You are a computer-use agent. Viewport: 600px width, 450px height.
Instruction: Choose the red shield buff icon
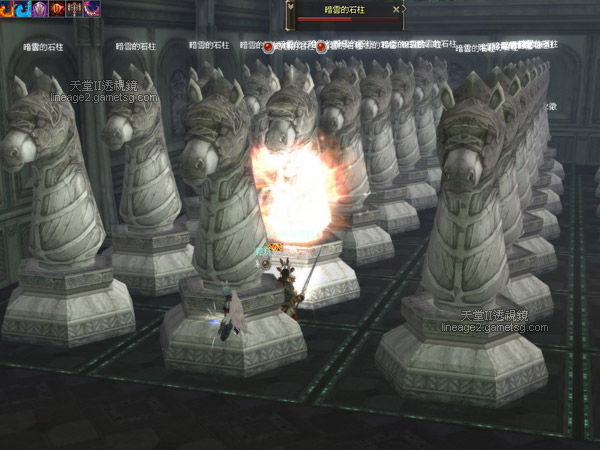(58, 8)
